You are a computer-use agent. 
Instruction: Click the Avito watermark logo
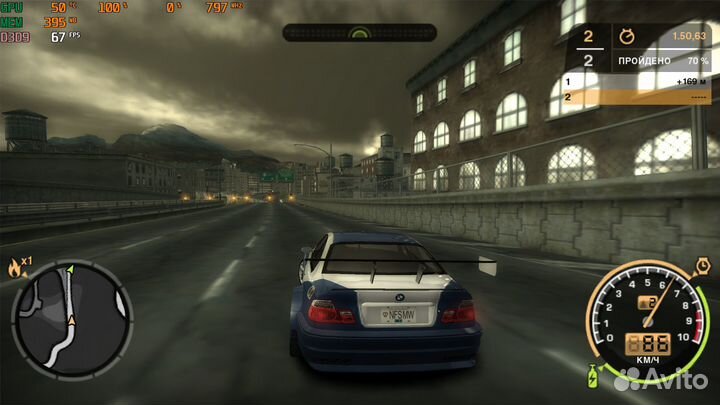[660, 378]
